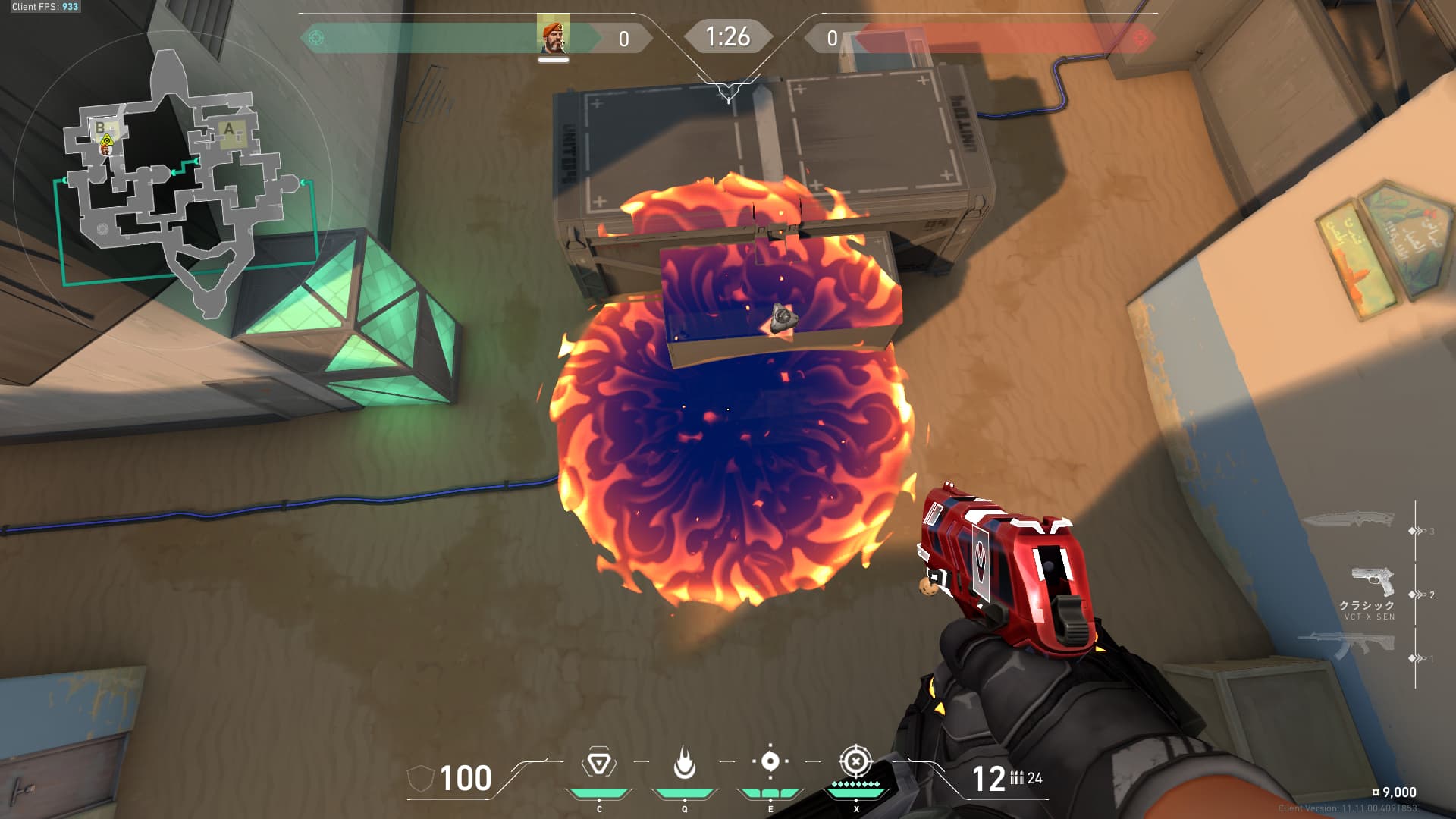1456x819 pixels.
Task: Activate the Stim Beacon ability icon
Action: [x=598, y=763]
